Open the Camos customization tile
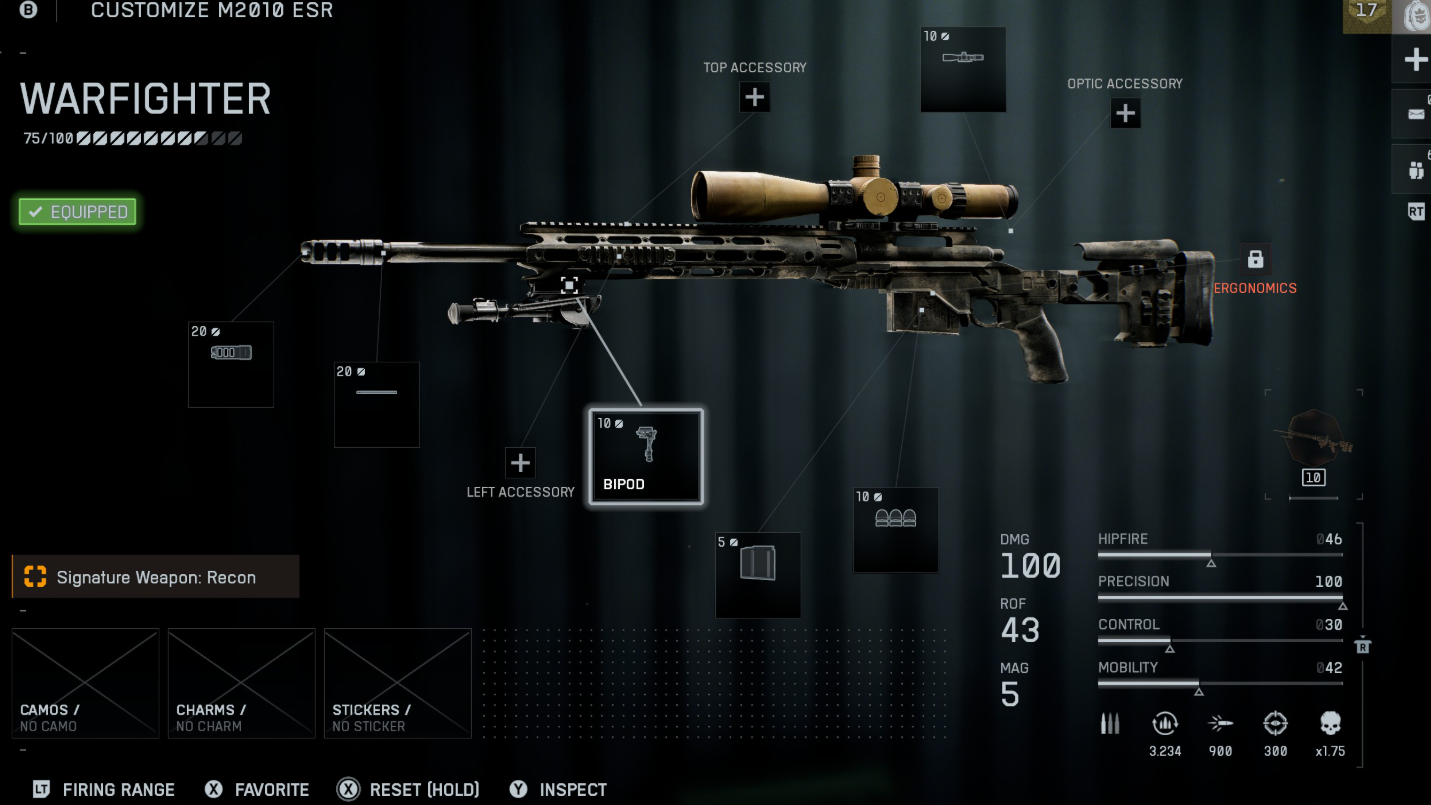1431x805 pixels. 86,683
